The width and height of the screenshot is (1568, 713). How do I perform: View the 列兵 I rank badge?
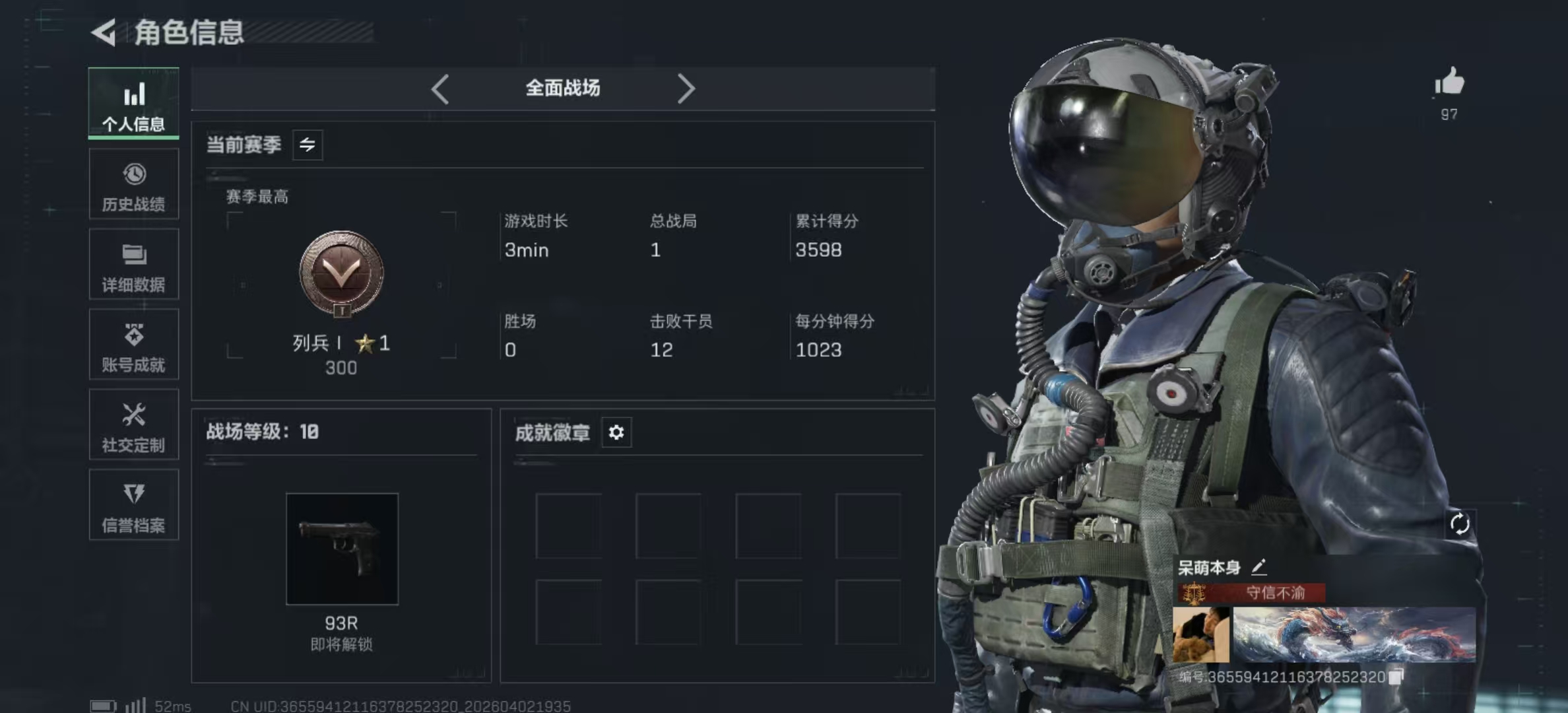(341, 274)
